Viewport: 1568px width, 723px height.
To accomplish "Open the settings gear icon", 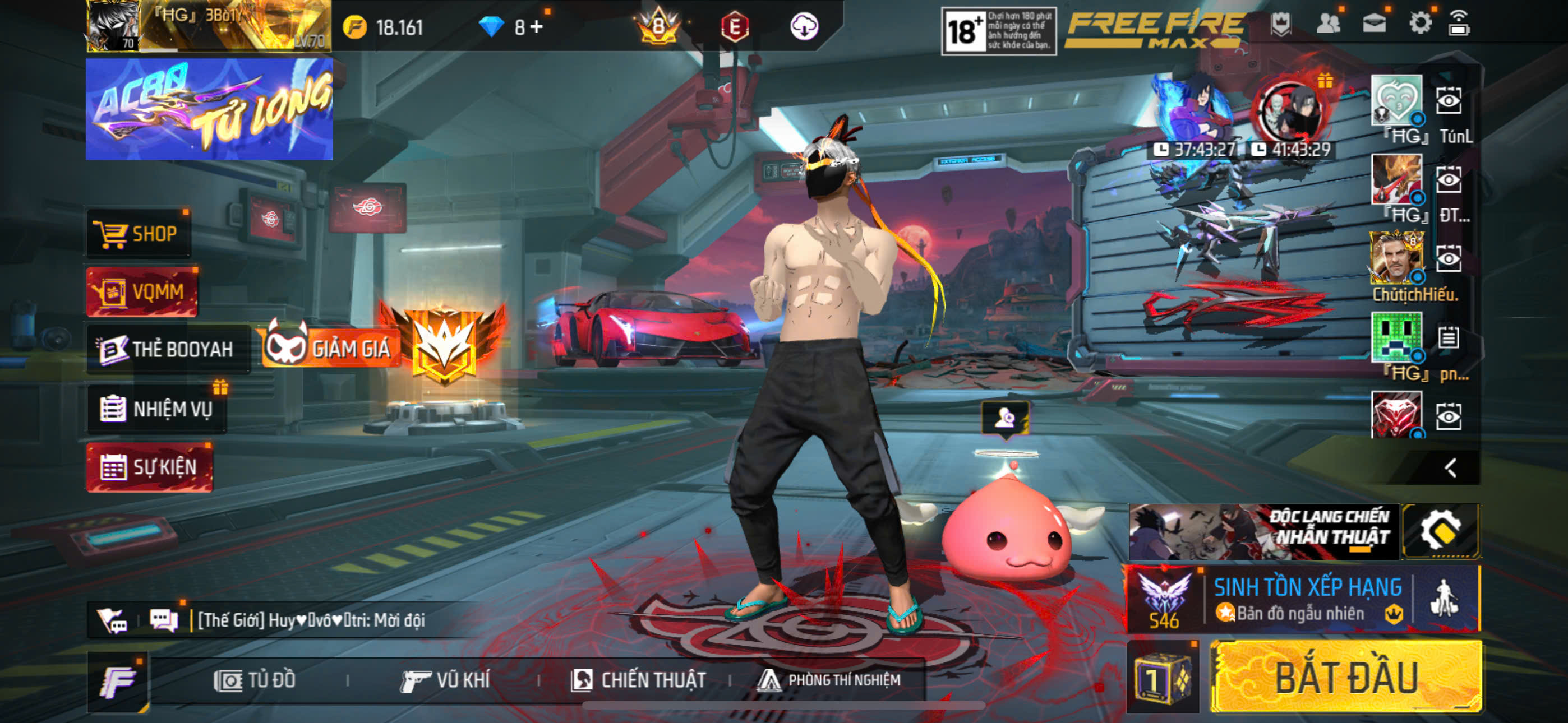I will 1419,24.
